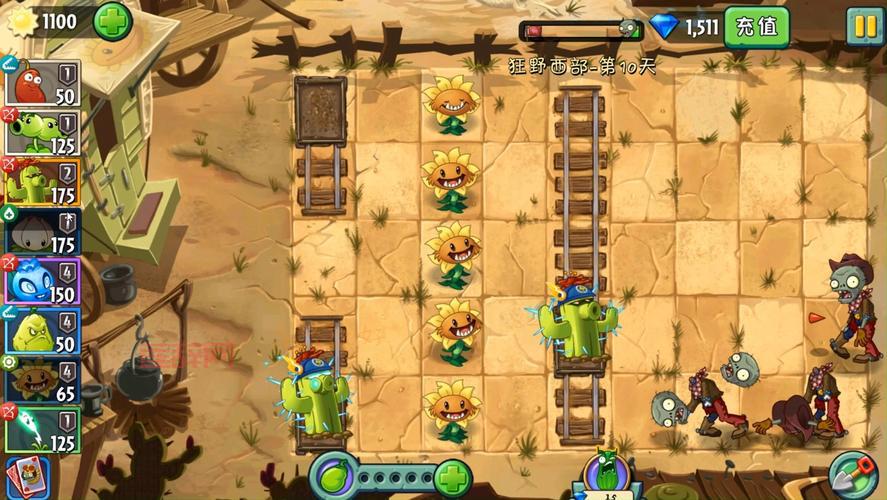This screenshot has height=500, width=887.
Task: Activate the plant food leaf icon
Action: pyautogui.click(x=335, y=474)
